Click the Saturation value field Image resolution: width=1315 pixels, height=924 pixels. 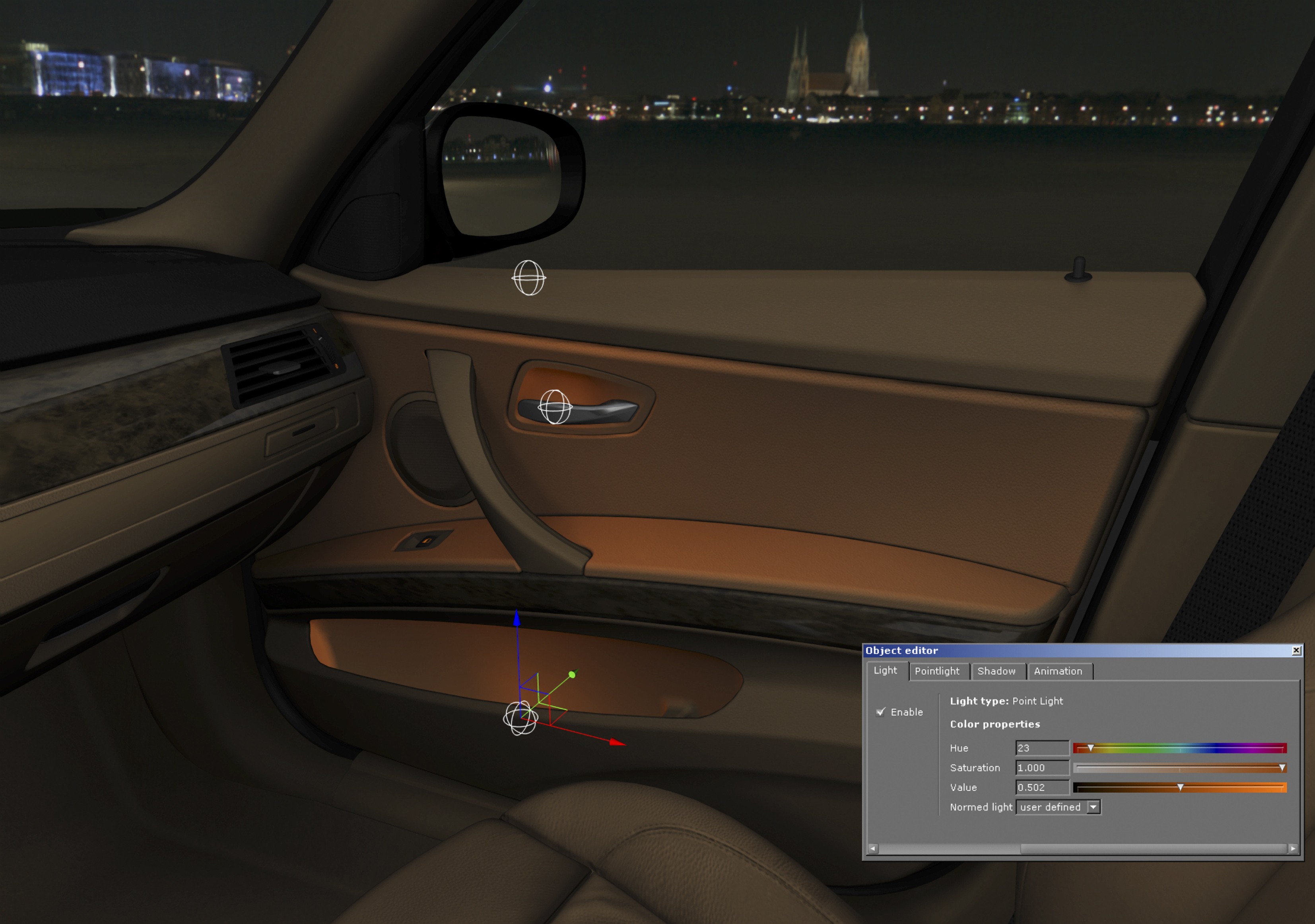point(1041,768)
